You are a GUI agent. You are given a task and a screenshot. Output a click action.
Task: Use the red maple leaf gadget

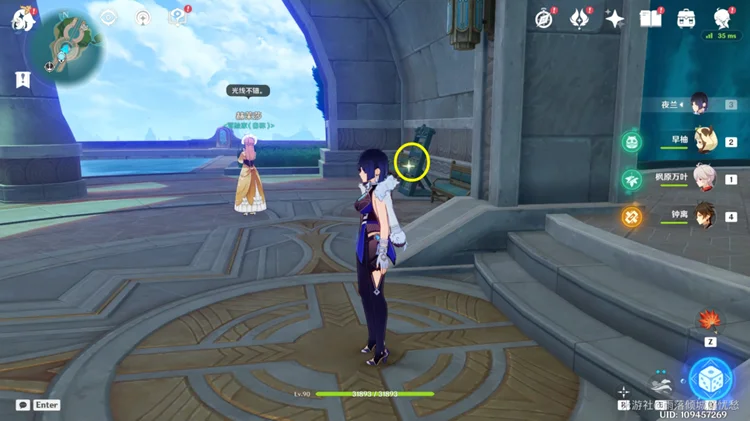[x=711, y=323]
